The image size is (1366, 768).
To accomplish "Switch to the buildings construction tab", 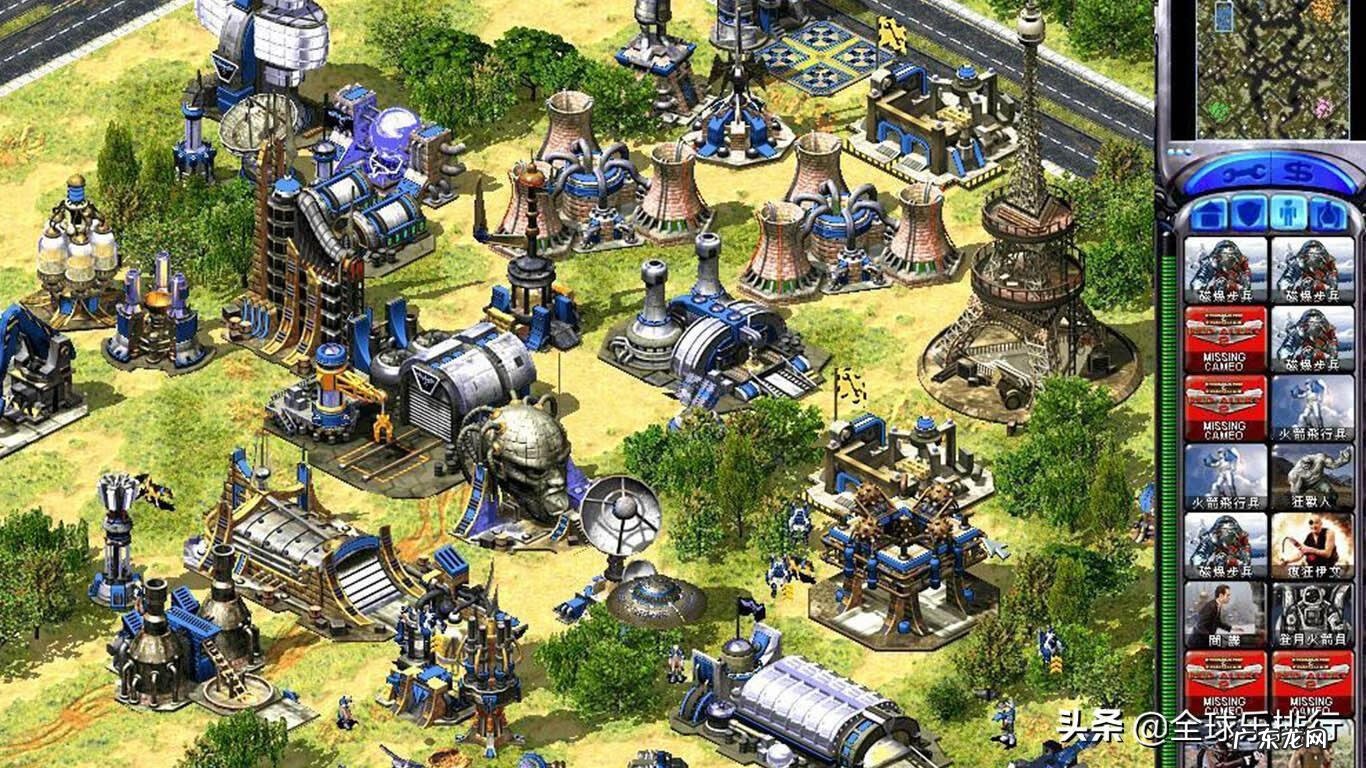I will [1205, 213].
